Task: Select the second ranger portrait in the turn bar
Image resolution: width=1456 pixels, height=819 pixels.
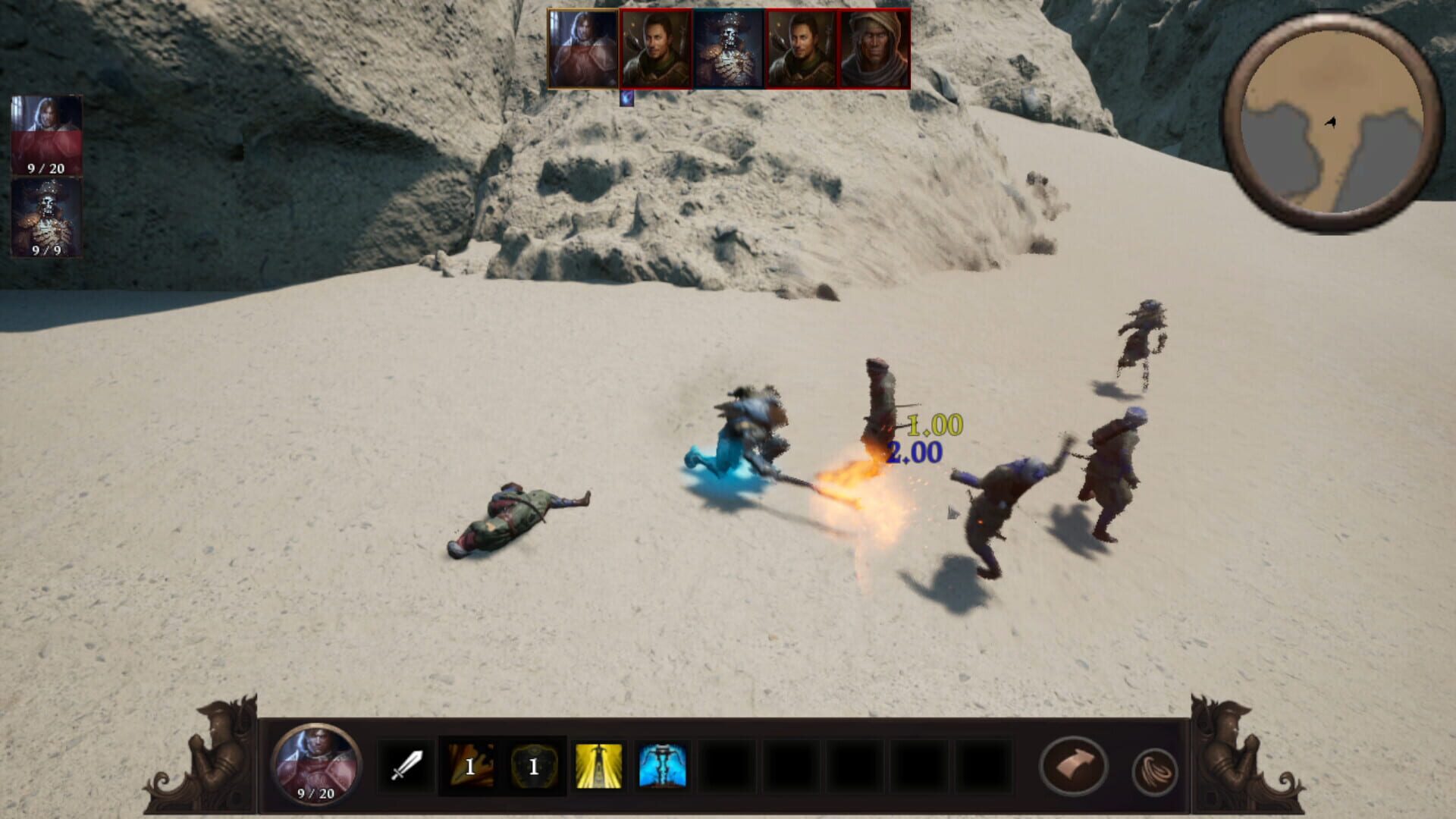Action: point(802,49)
